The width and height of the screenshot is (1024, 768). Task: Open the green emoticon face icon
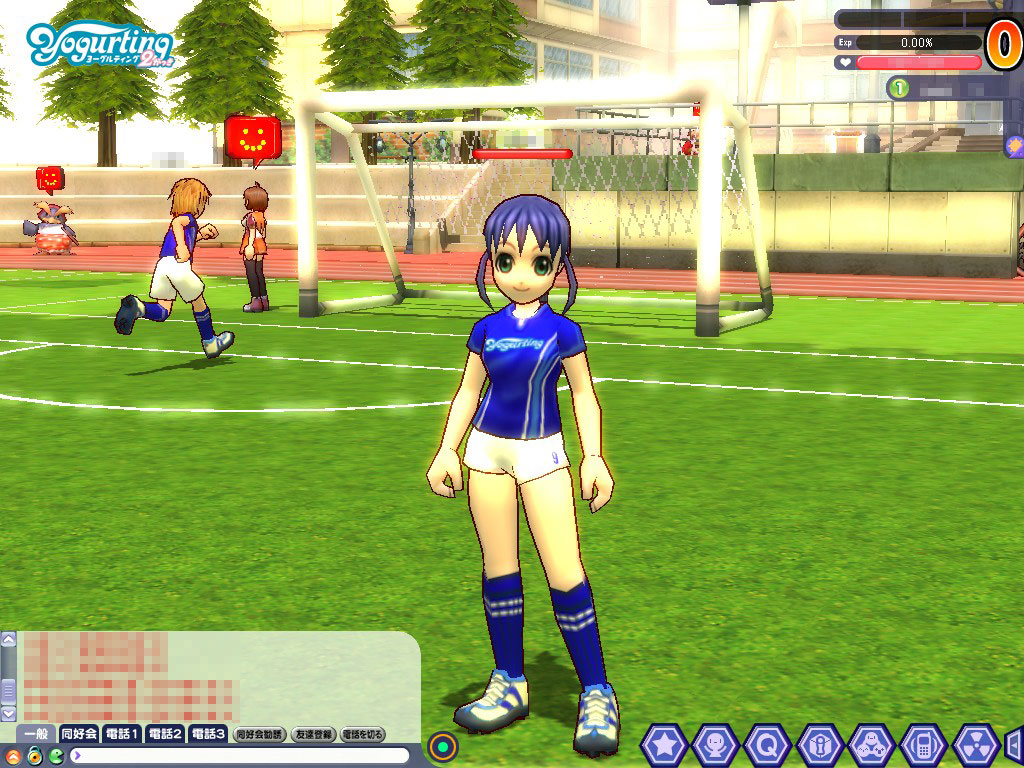coord(55,755)
